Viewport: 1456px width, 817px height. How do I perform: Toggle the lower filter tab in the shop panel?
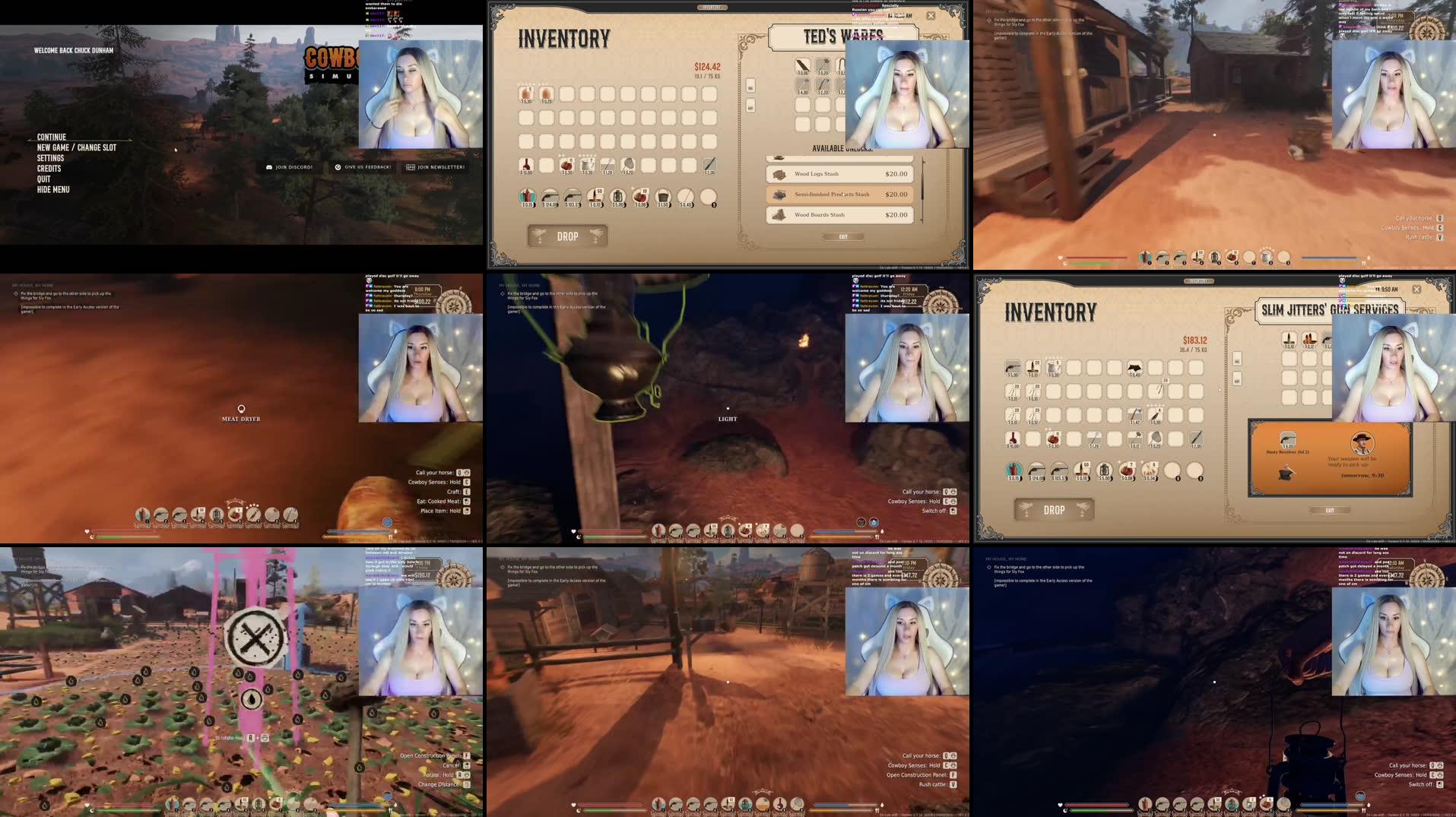pyautogui.click(x=749, y=106)
